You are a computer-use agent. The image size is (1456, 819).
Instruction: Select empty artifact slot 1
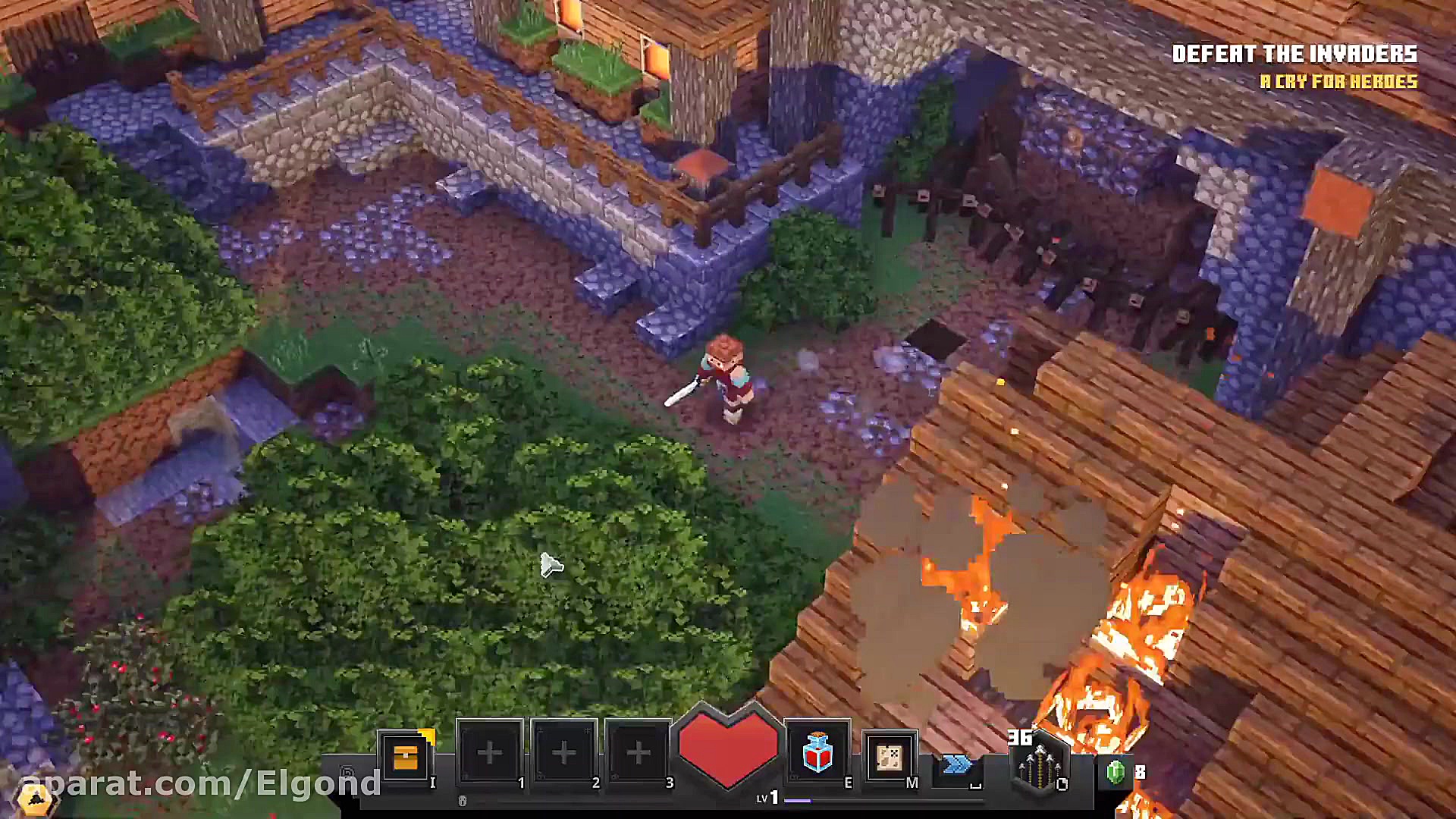click(x=489, y=752)
